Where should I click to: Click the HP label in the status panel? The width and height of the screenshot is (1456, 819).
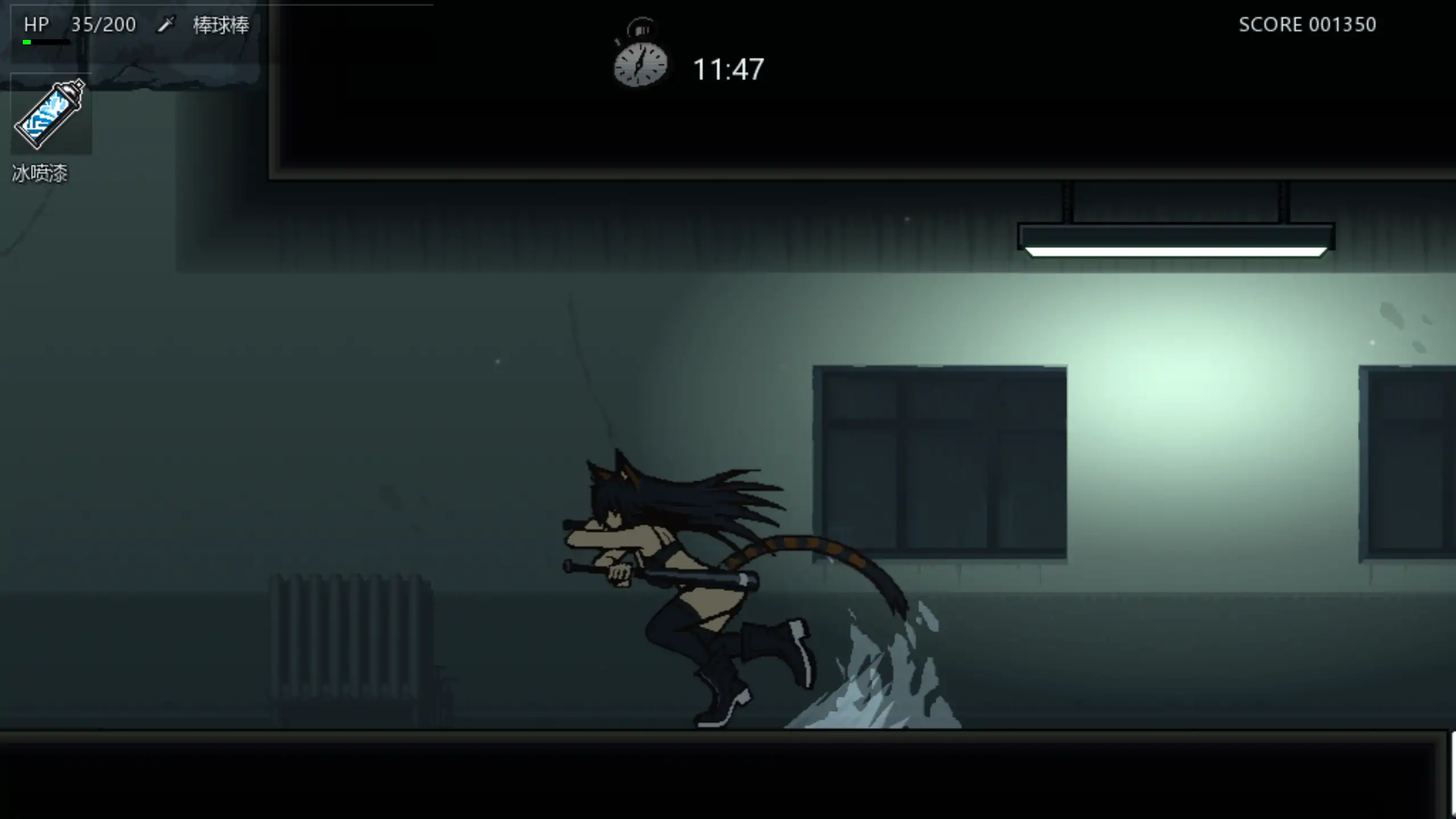tap(36, 24)
